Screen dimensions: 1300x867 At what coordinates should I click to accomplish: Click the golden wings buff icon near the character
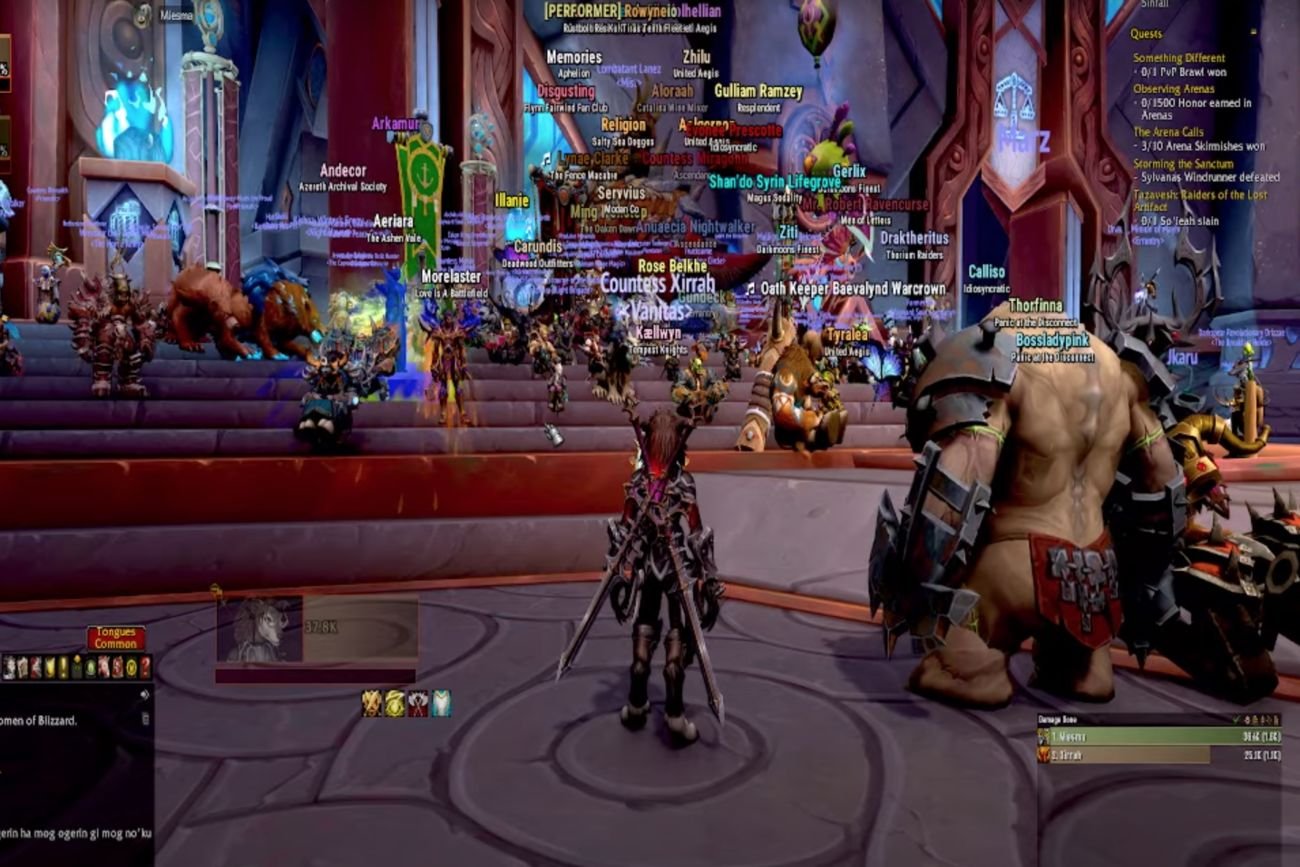(x=371, y=703)
